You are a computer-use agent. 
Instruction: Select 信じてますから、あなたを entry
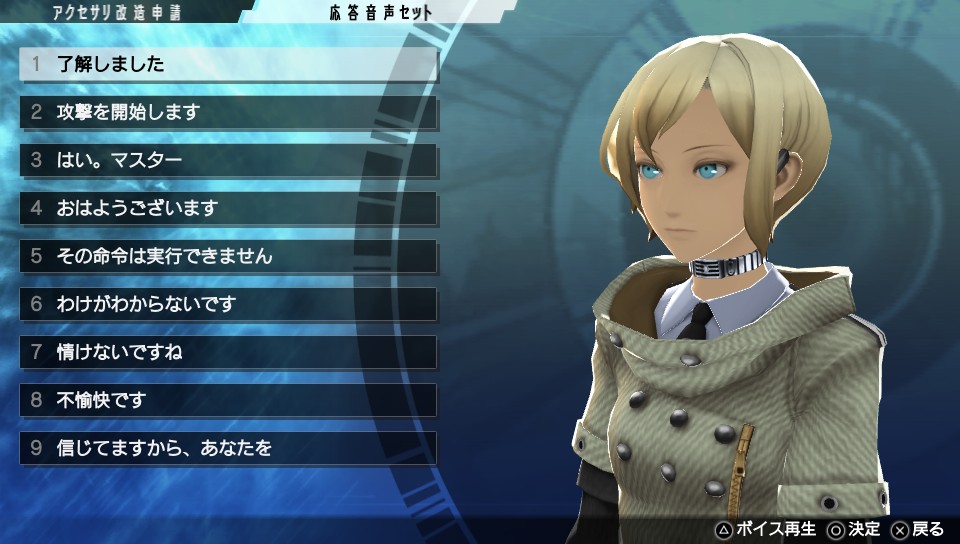click(228, 448)
